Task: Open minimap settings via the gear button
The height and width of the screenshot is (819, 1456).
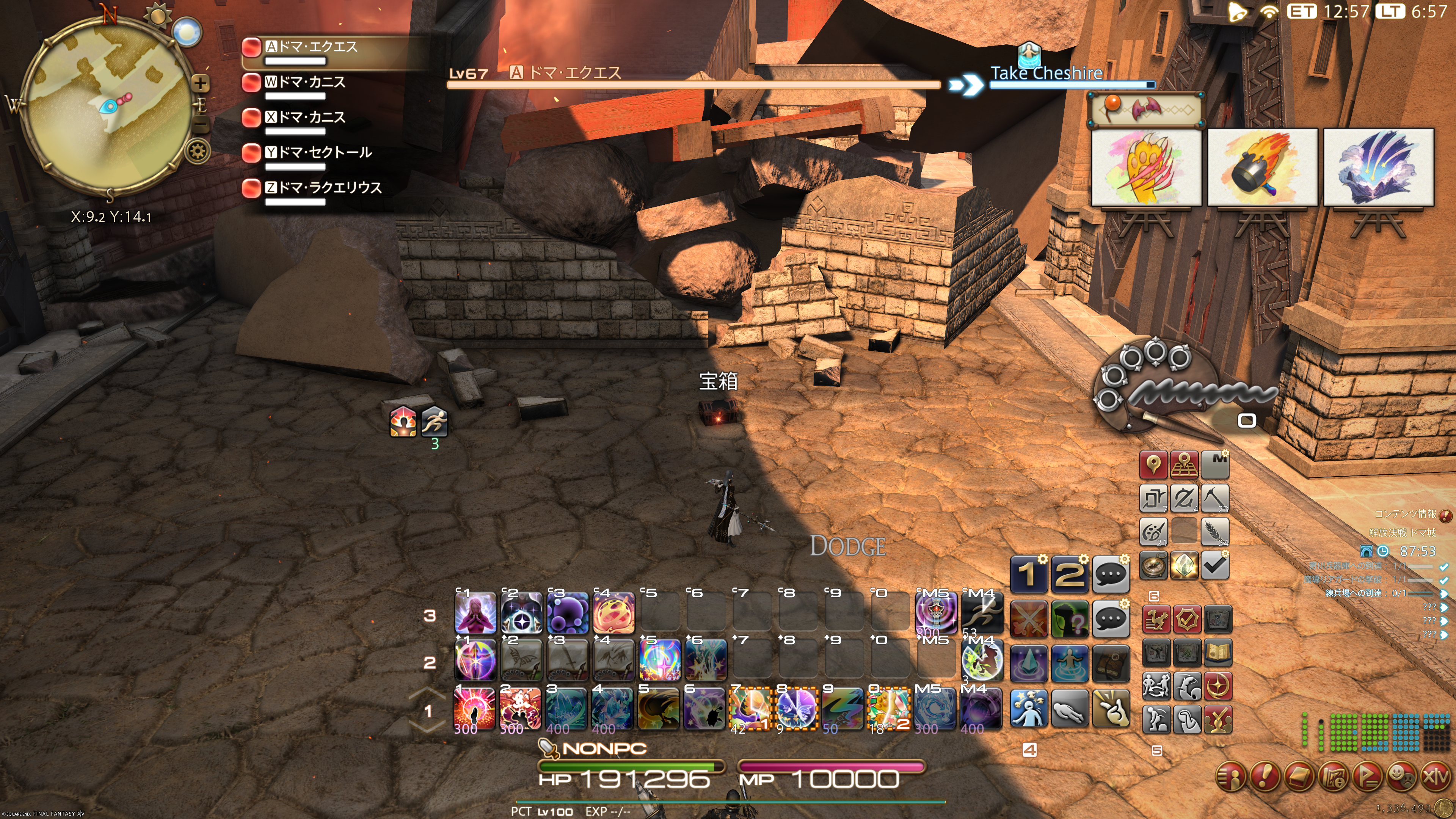Action: coord(198,151)
